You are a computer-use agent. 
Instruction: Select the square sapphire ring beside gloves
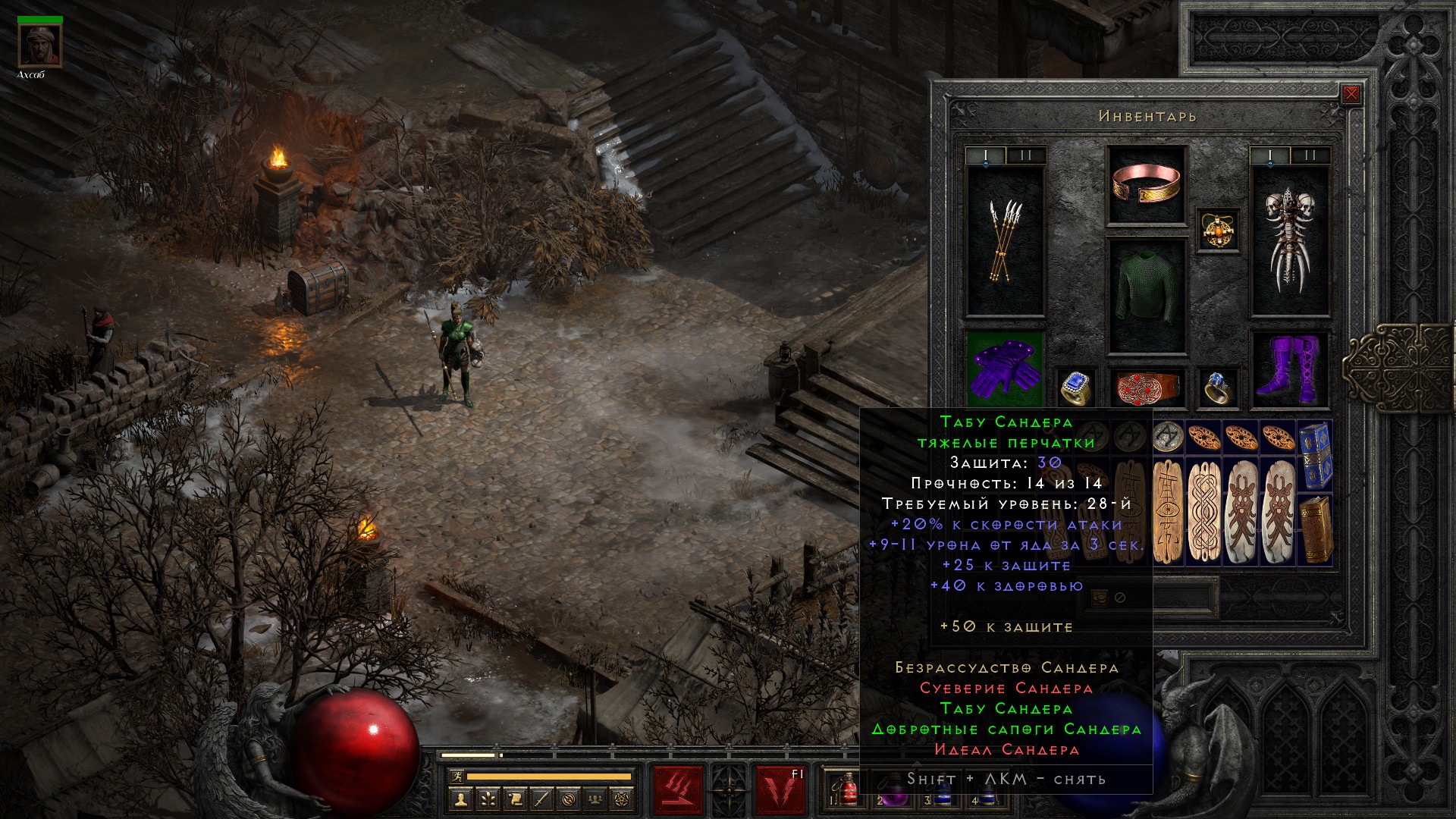point(1075,388)
